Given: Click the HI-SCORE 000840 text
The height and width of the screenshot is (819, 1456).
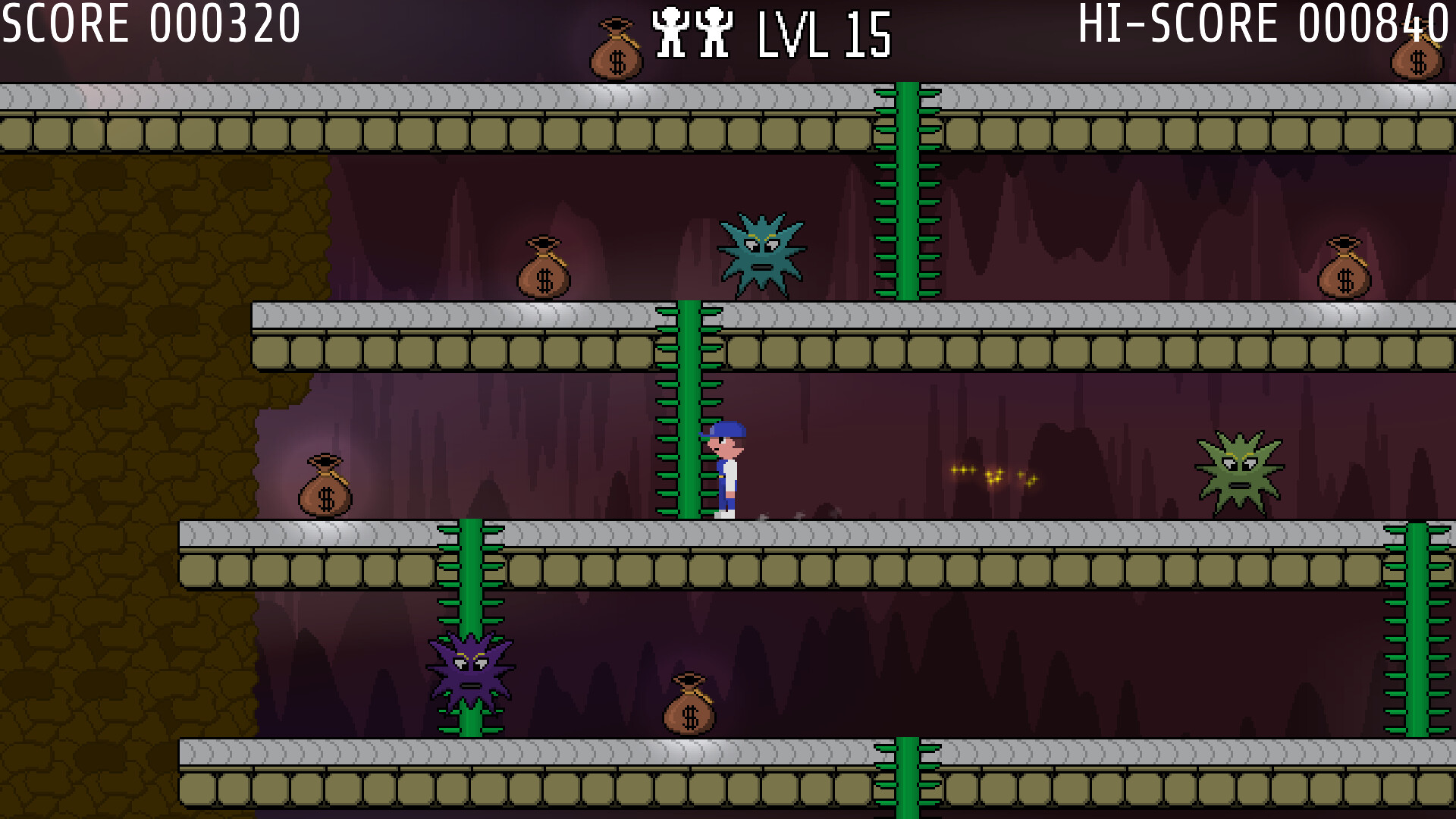Looking at the screenshot, I should point(1259,23).
